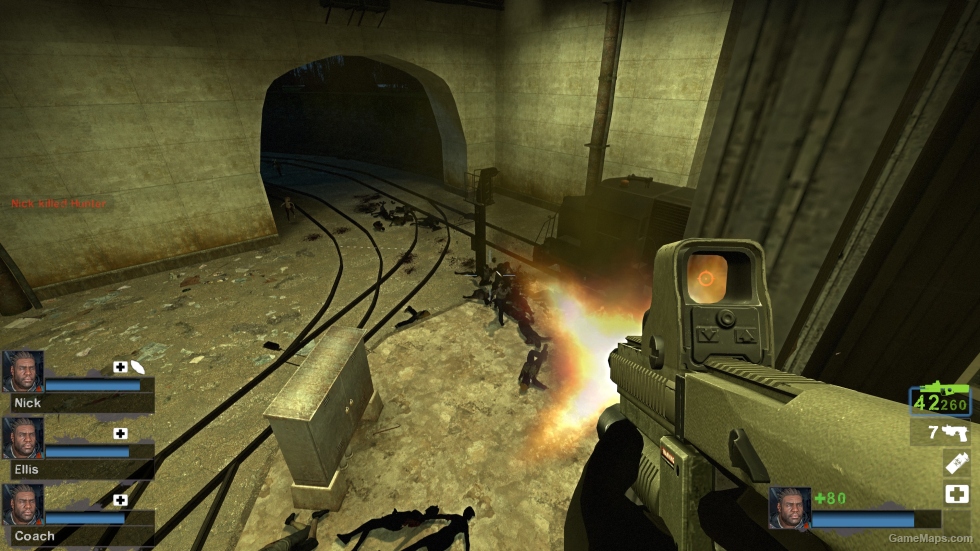This screenshot has width=980, height=551.
Task: Select Ellis's teammate portrait
Action: click(23, 437)
